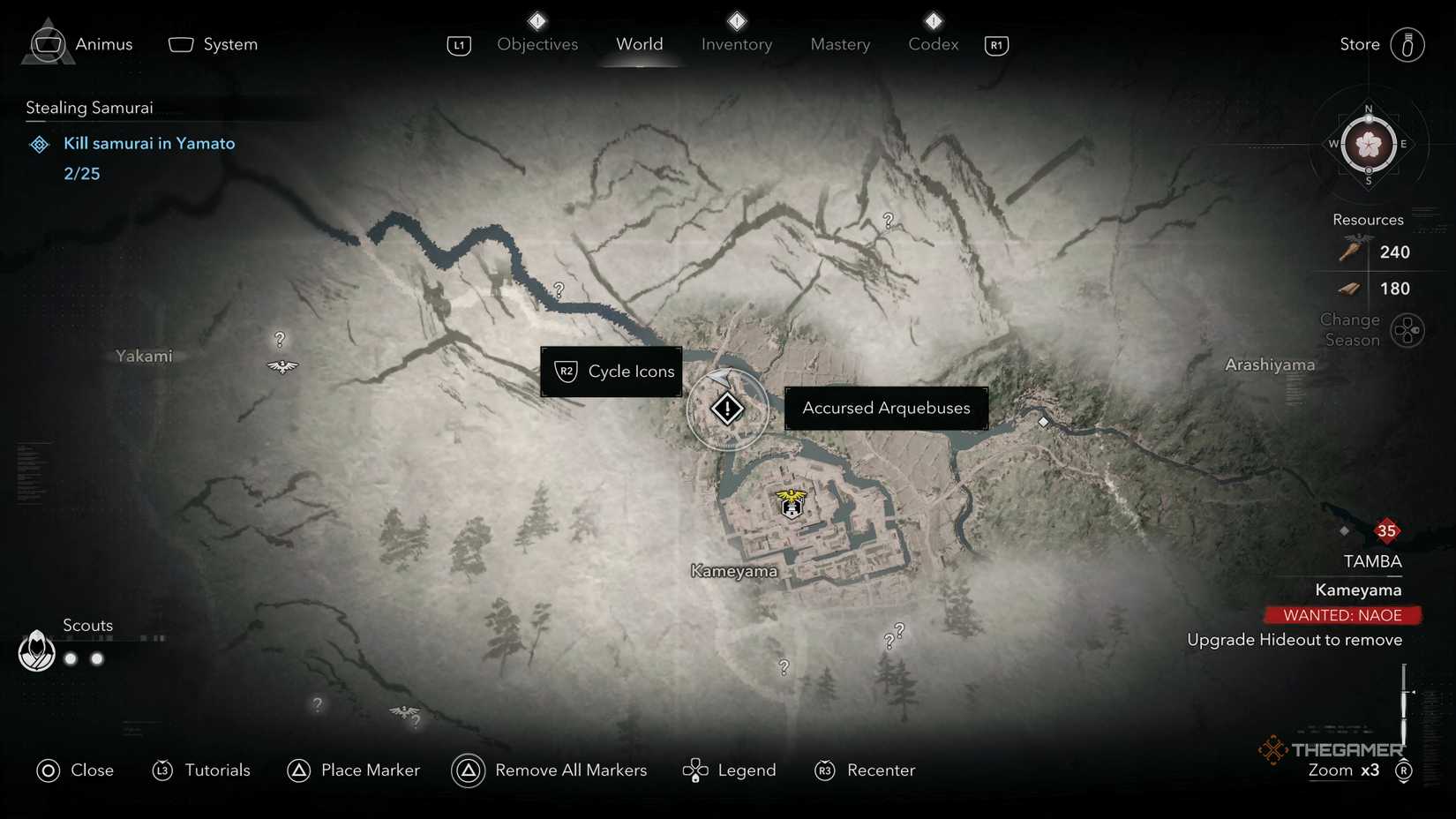This screenshot has height=819, width=1456.
Task: Click the Store helmet icon
Action: click(1408, 44)
